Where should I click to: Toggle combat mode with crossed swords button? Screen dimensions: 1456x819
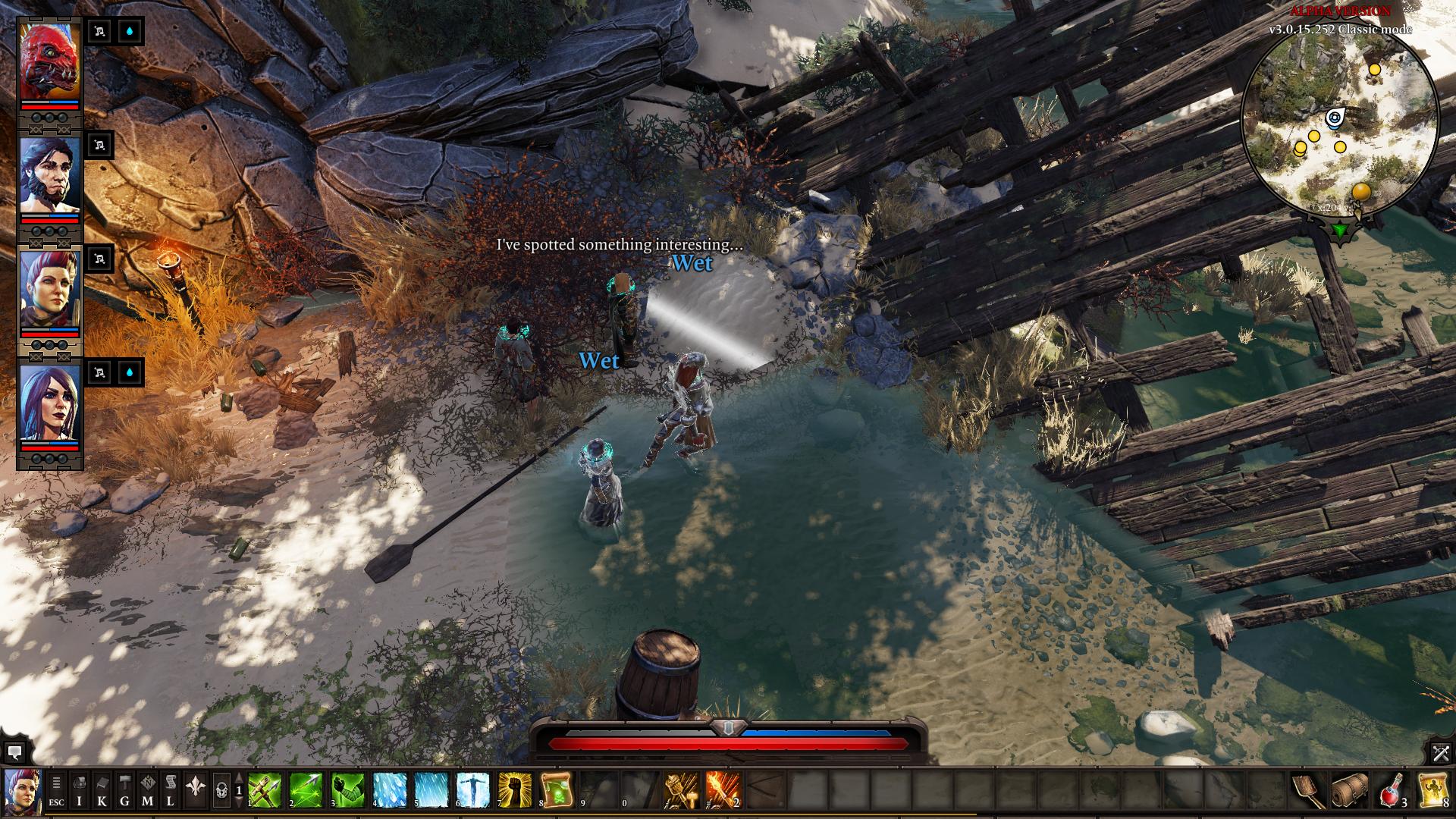(x=1441, y=753)
